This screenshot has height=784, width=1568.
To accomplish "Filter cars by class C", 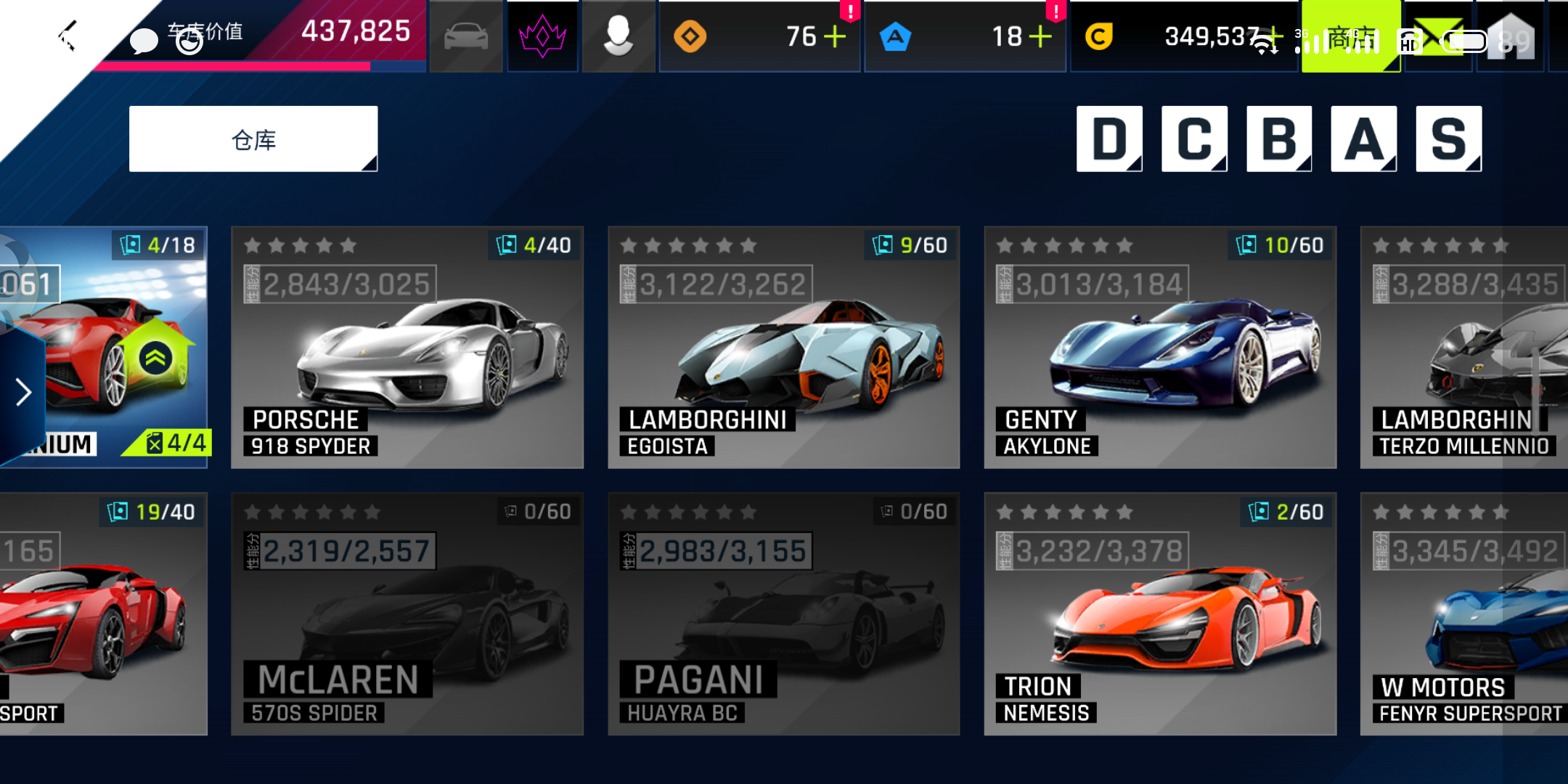I will click(1194, 139).
